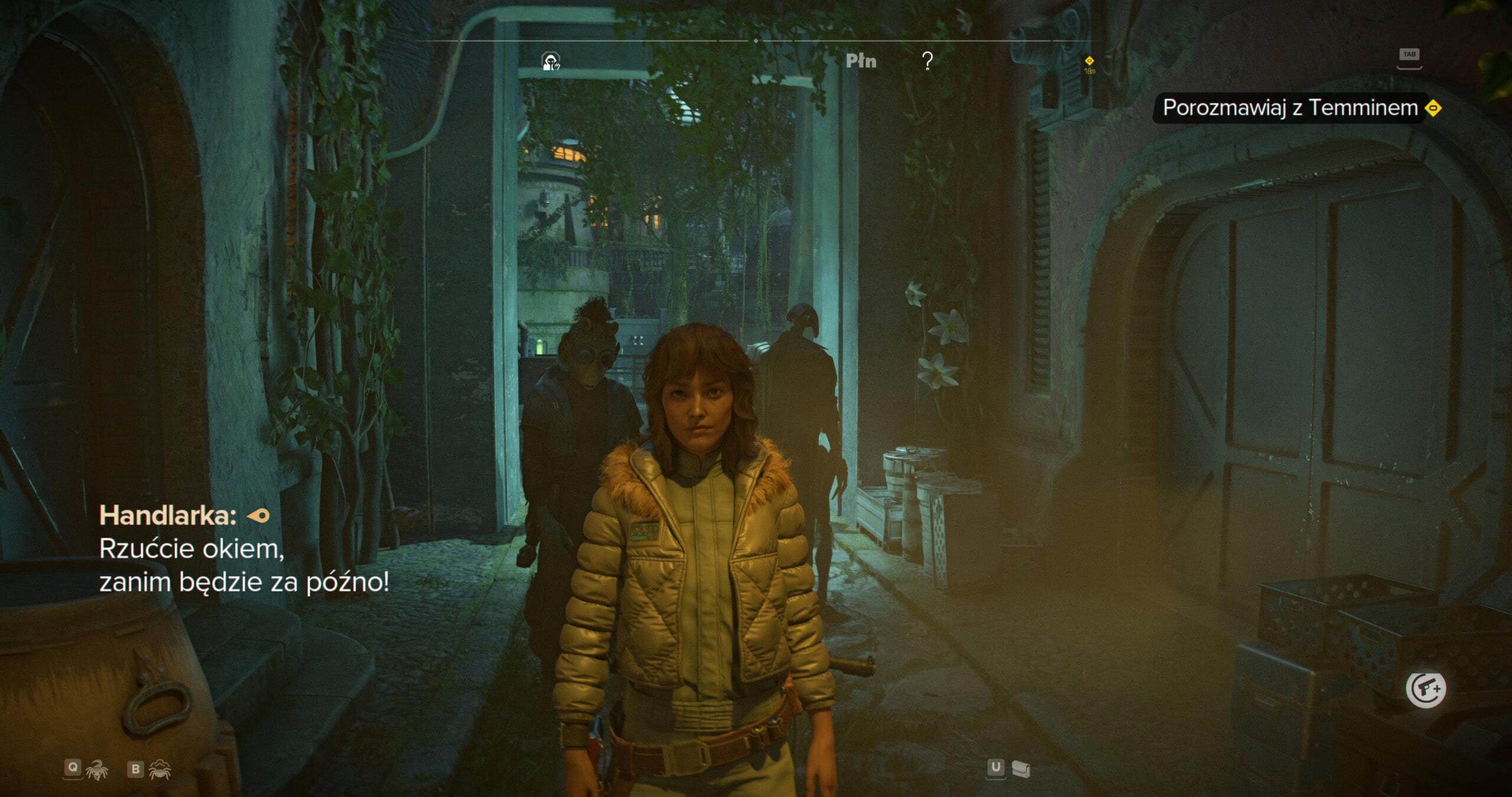Click the Płn north compass indicator

point(861,61)
